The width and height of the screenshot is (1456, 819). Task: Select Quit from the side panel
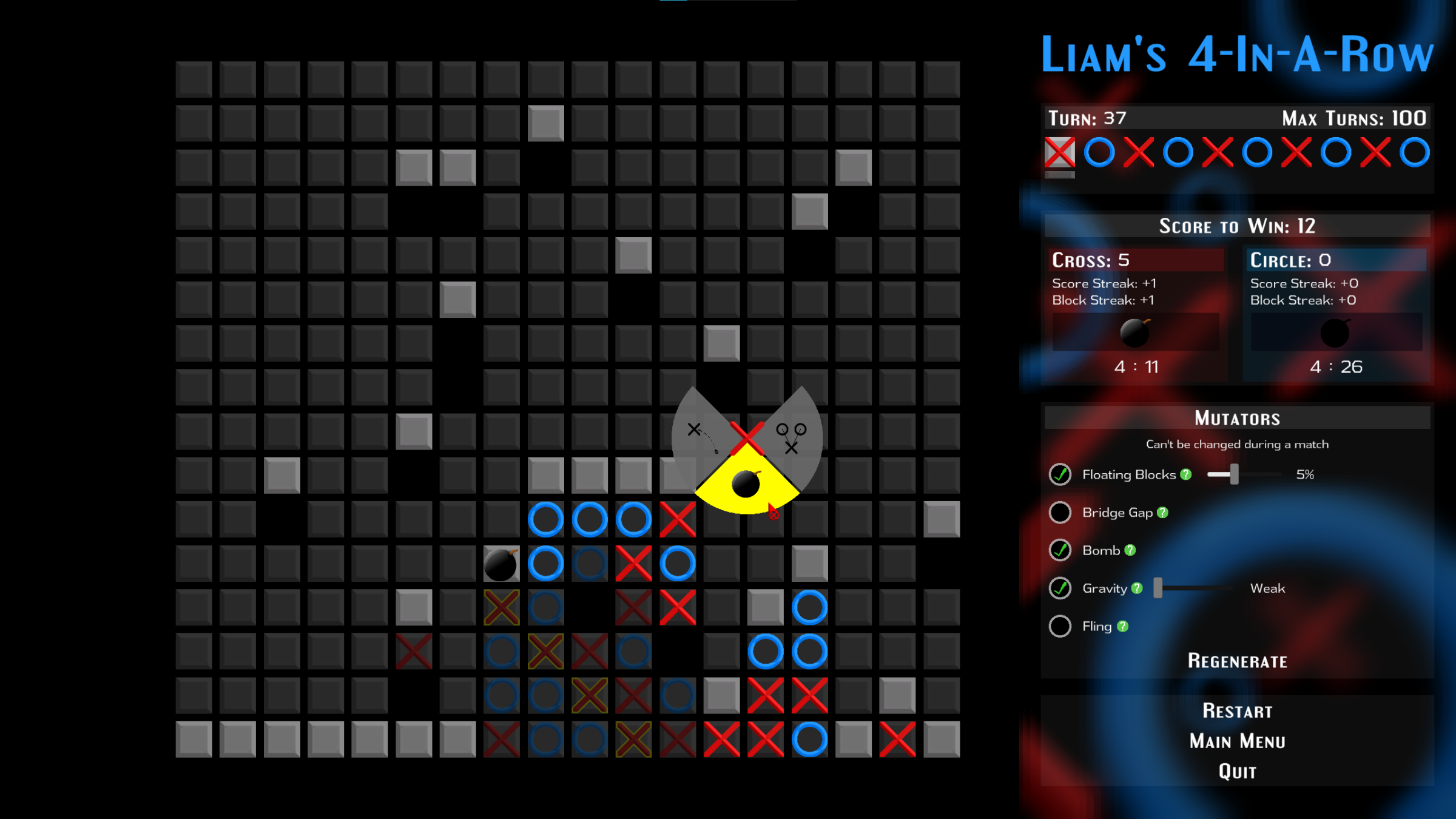pyautogui.click(x=1238, y=771)
